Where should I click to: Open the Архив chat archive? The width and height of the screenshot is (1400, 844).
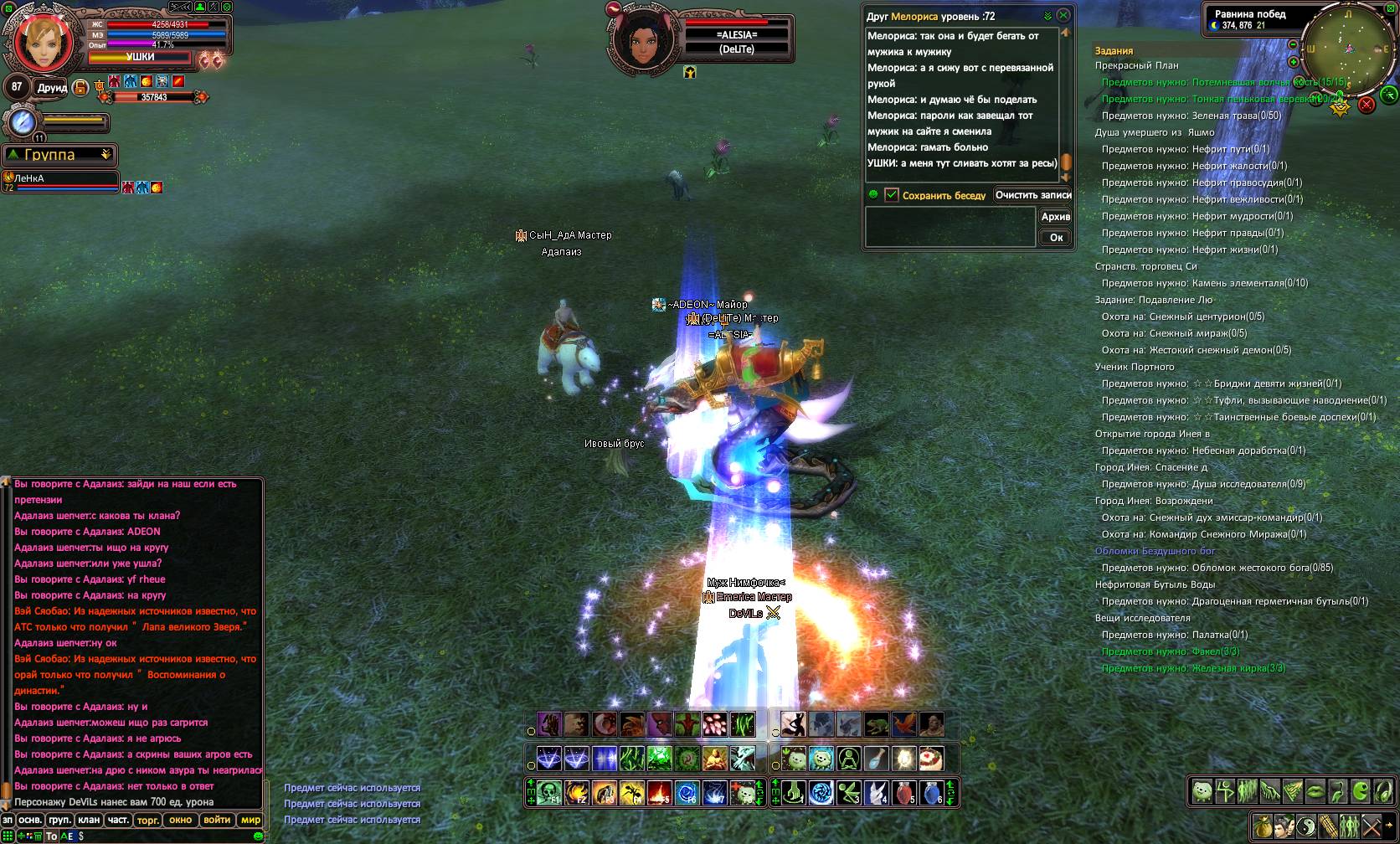tap(1055, 216)
